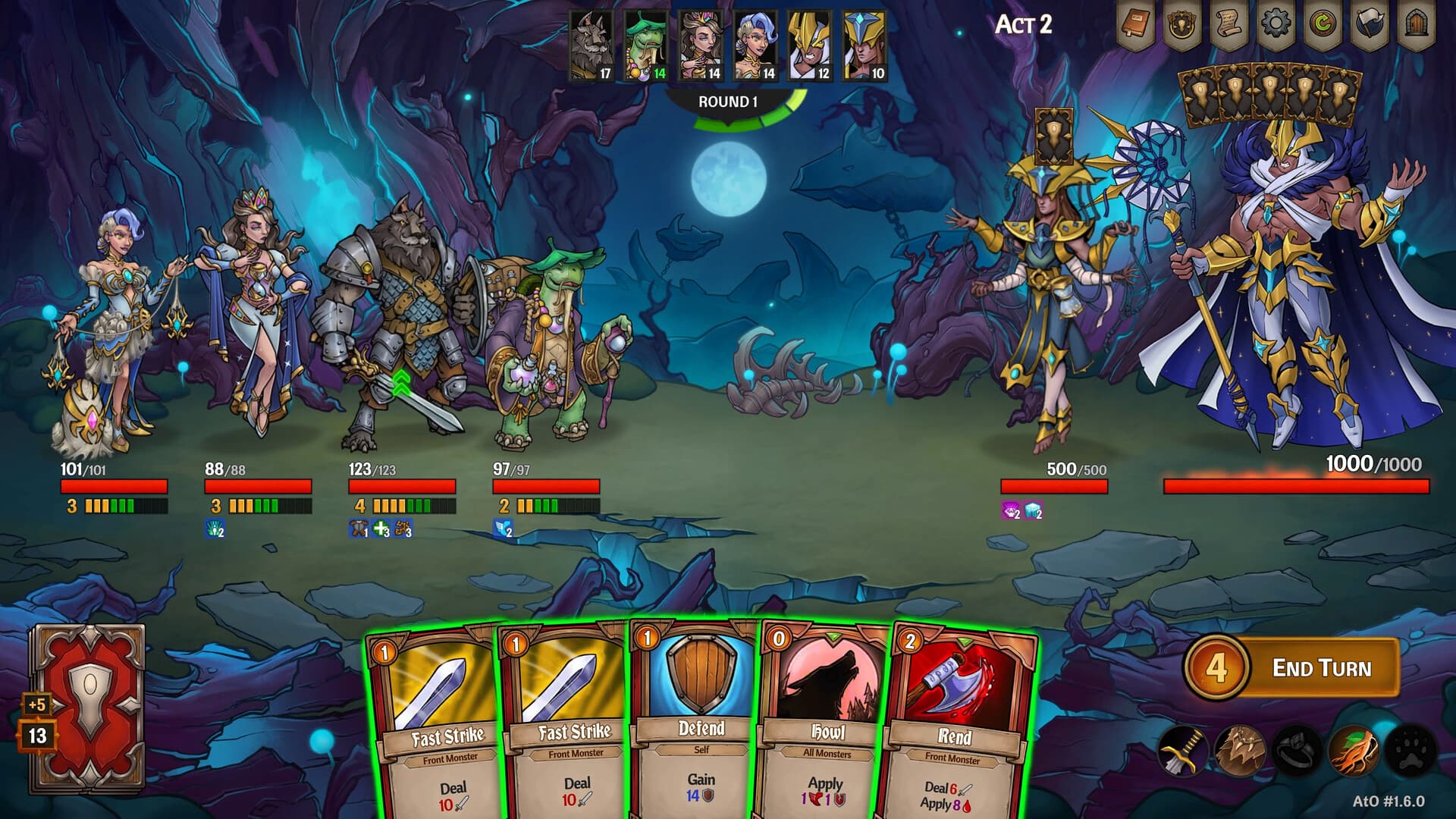The width and height of the screenshot is (1456, 819).
Task: Click the blue-haired woman turn-order portrait
Action: 755,45
